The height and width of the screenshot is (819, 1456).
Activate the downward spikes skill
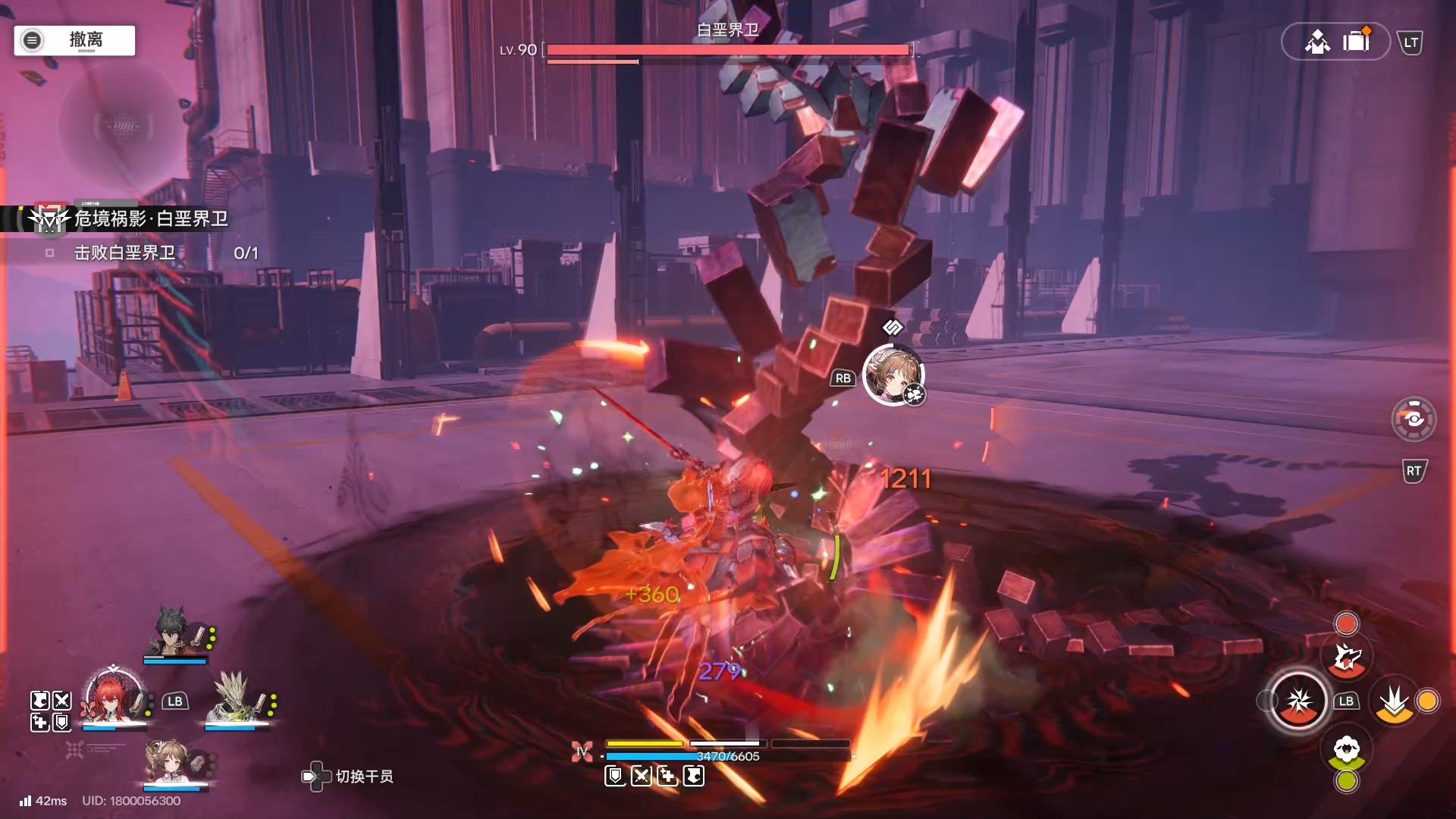(x=1394, y=701)
